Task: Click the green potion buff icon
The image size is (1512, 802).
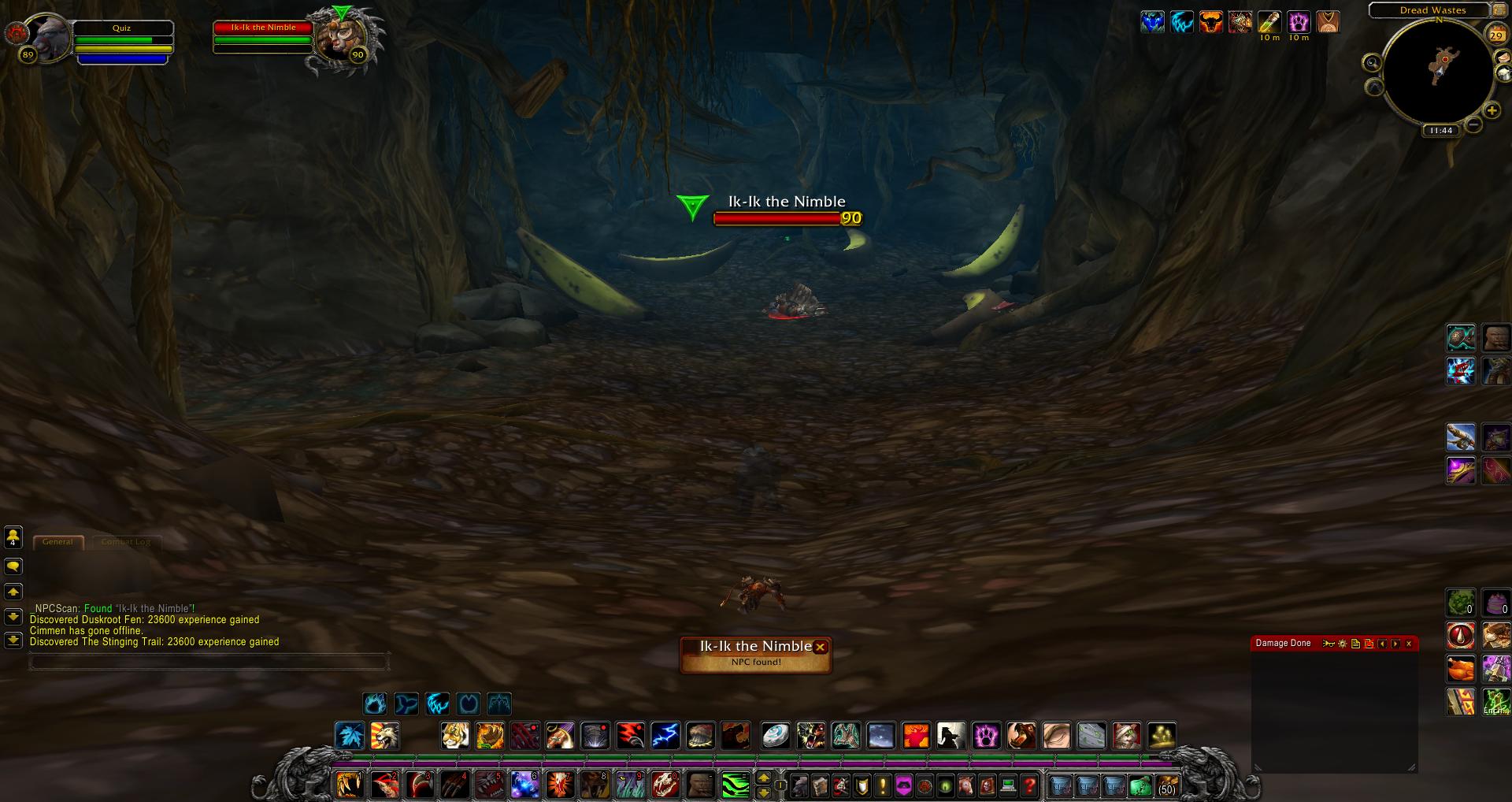Action: pyautogui.click(x=1269, y=22)
